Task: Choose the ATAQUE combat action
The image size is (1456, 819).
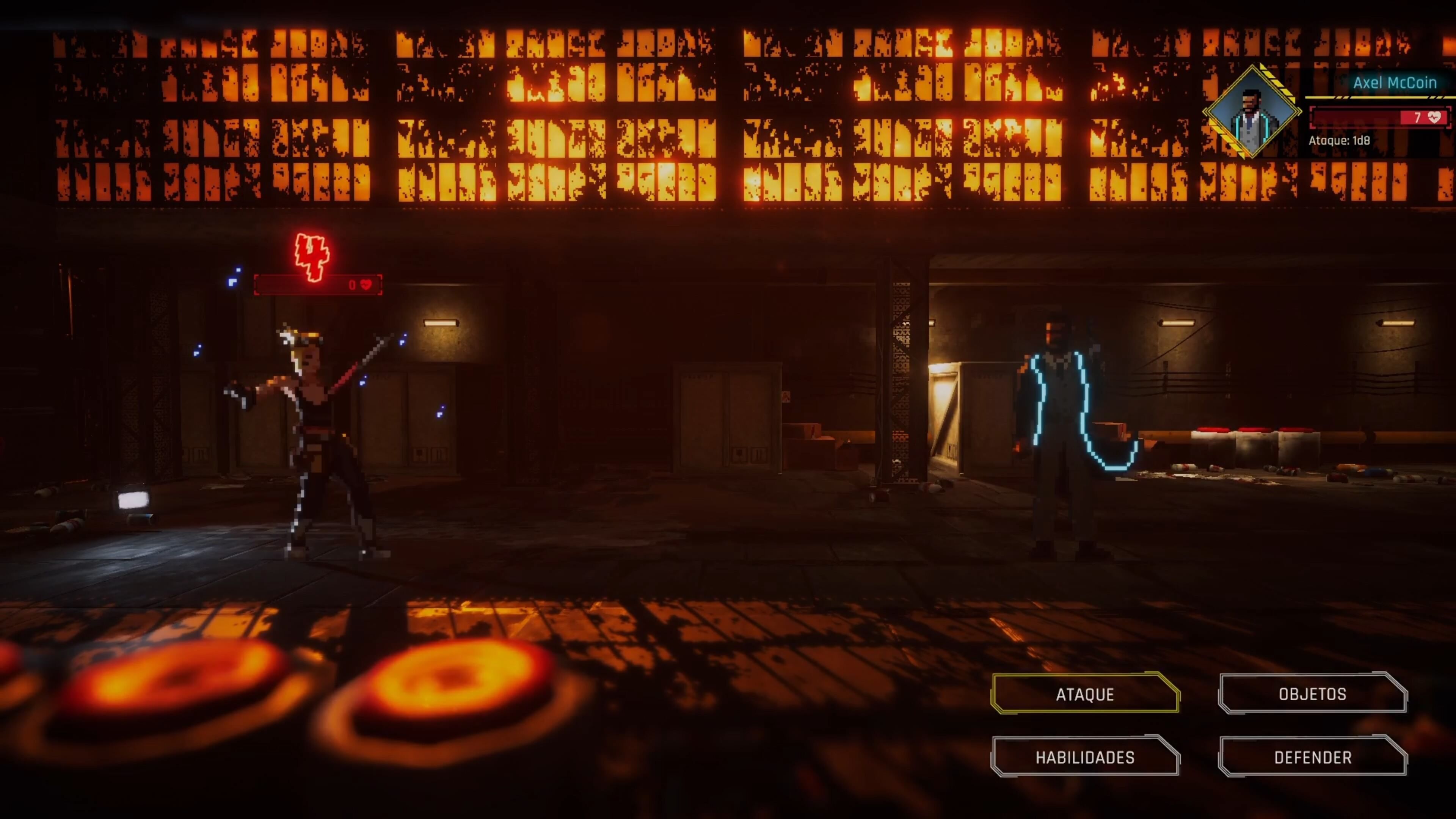Action: (x=1085, y=693)
